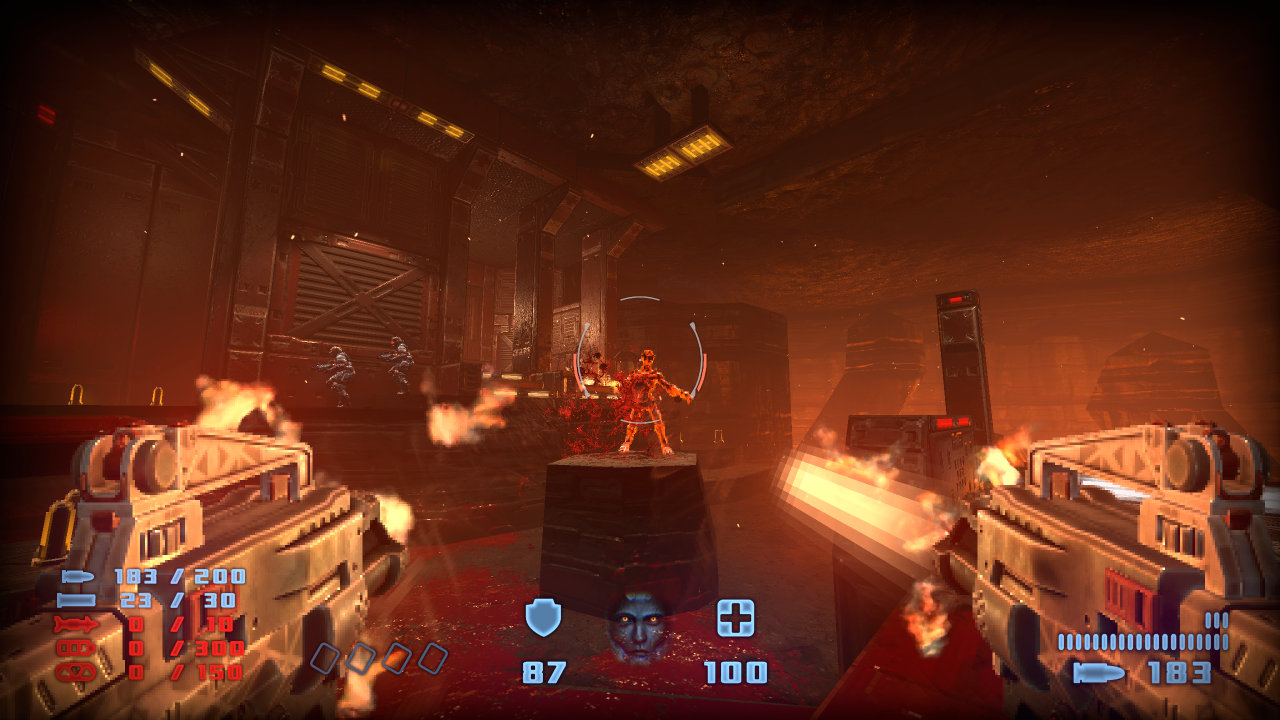
Task: Click the player face portrait
Action: coord(639,626)
